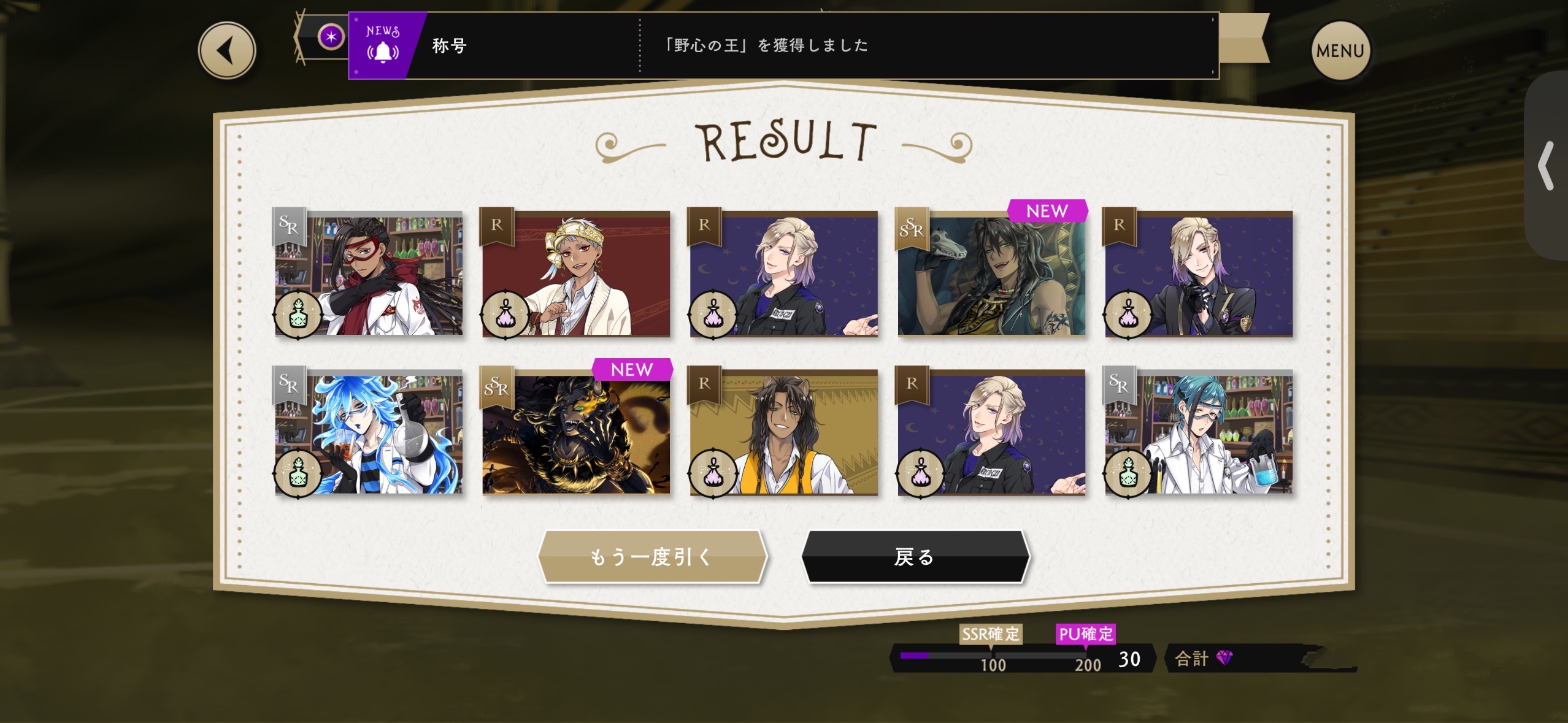This screenshot has width=1568, height=723.
Task: Choose the R card with red background
Action: click(x=576, y=274)
